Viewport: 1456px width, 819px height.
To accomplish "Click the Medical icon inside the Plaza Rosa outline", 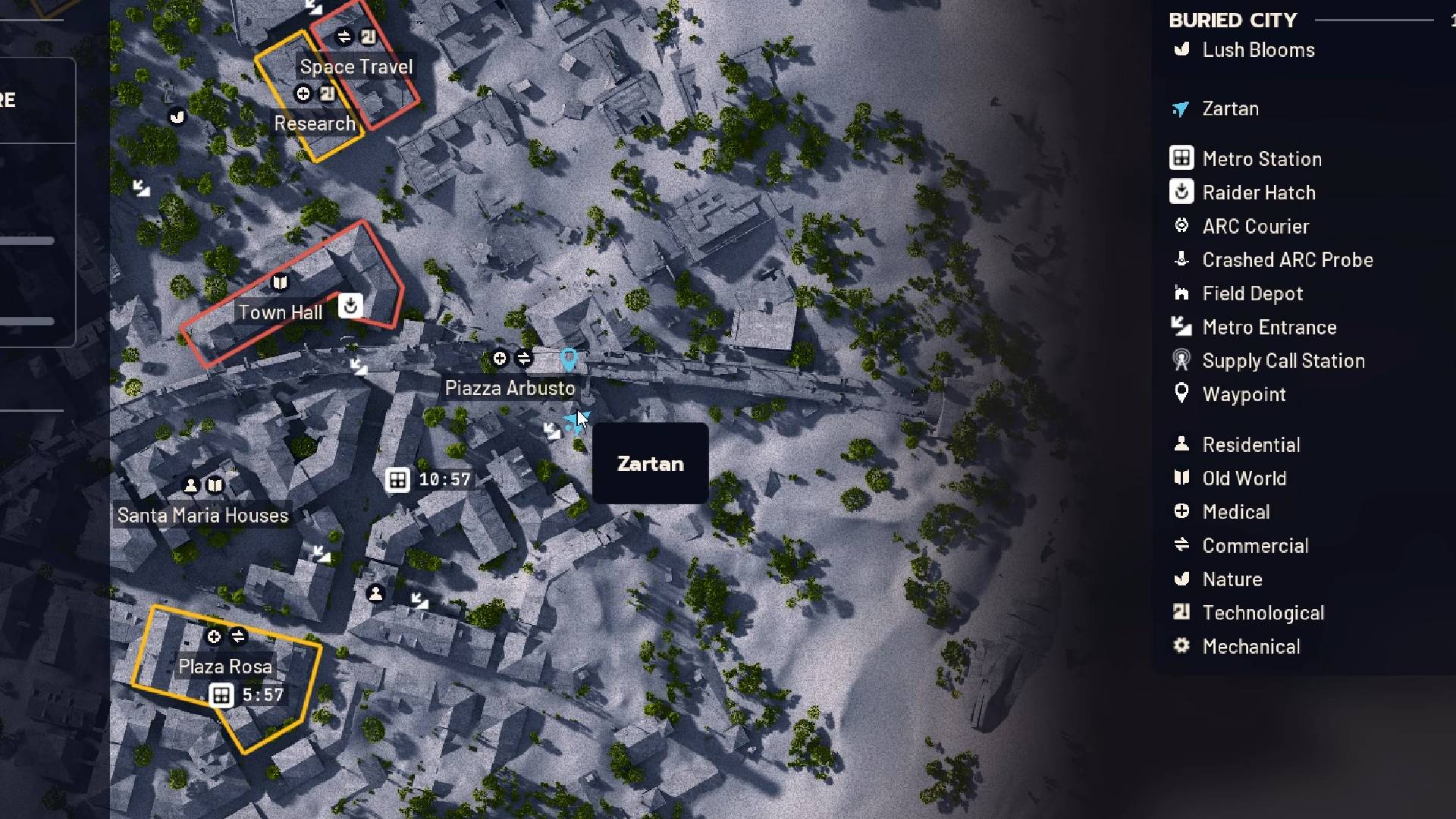I will pyautogui.click(x=215, y=637).
